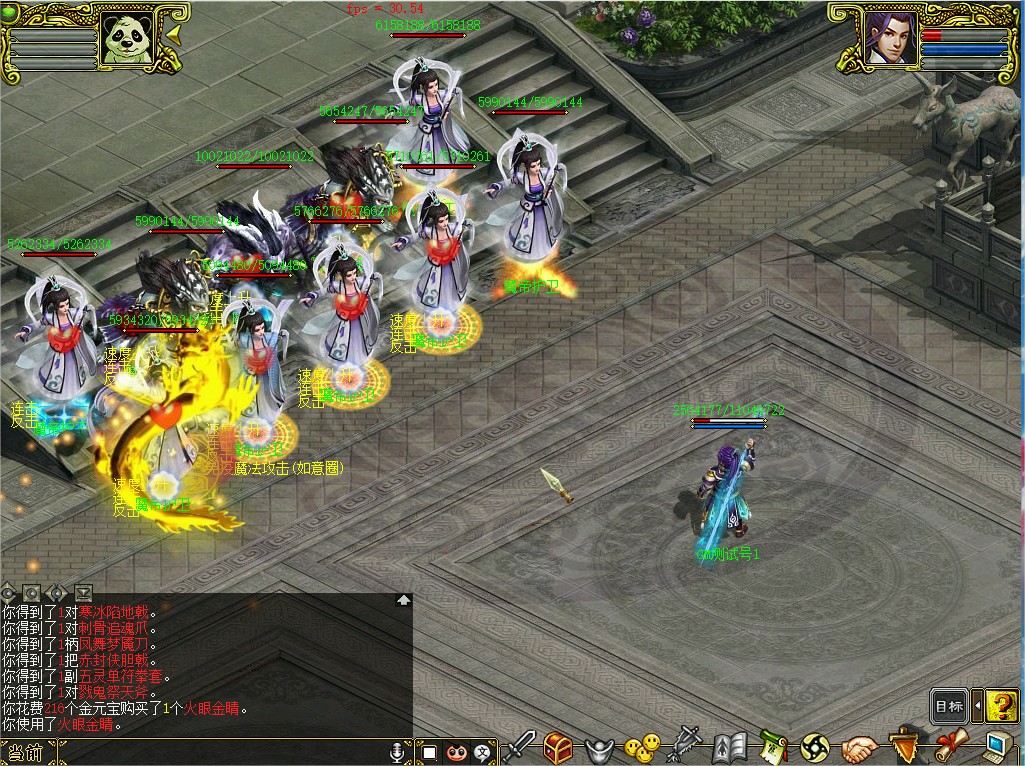Screen dimensions: 1025x766
Task: Open the computer monitor system icon
Action: (x=996, y=747)
